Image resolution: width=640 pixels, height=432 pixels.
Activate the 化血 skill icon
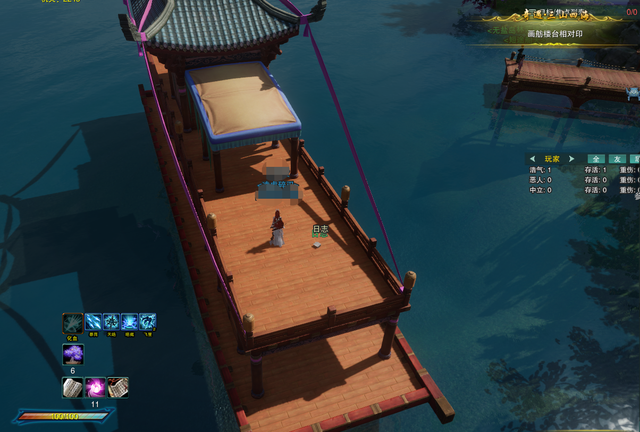pyautogui.click(x=72, y=322)
